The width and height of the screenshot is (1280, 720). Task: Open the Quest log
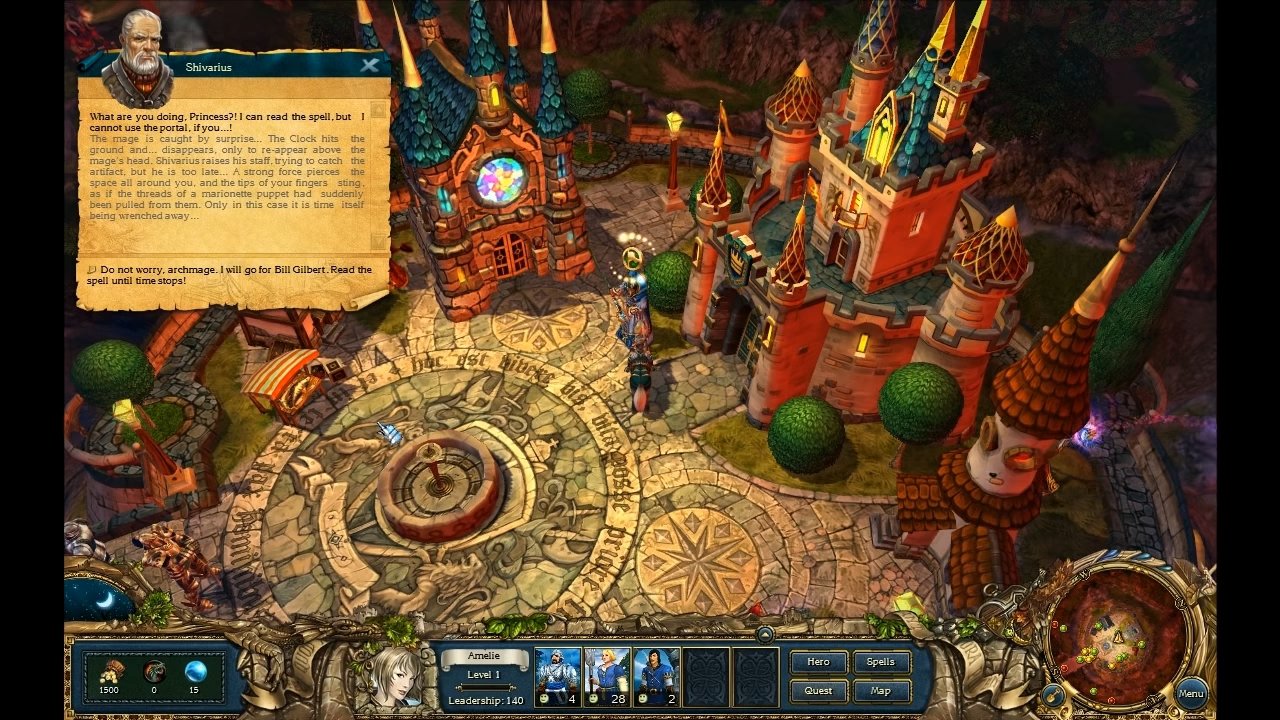[818, 691]
